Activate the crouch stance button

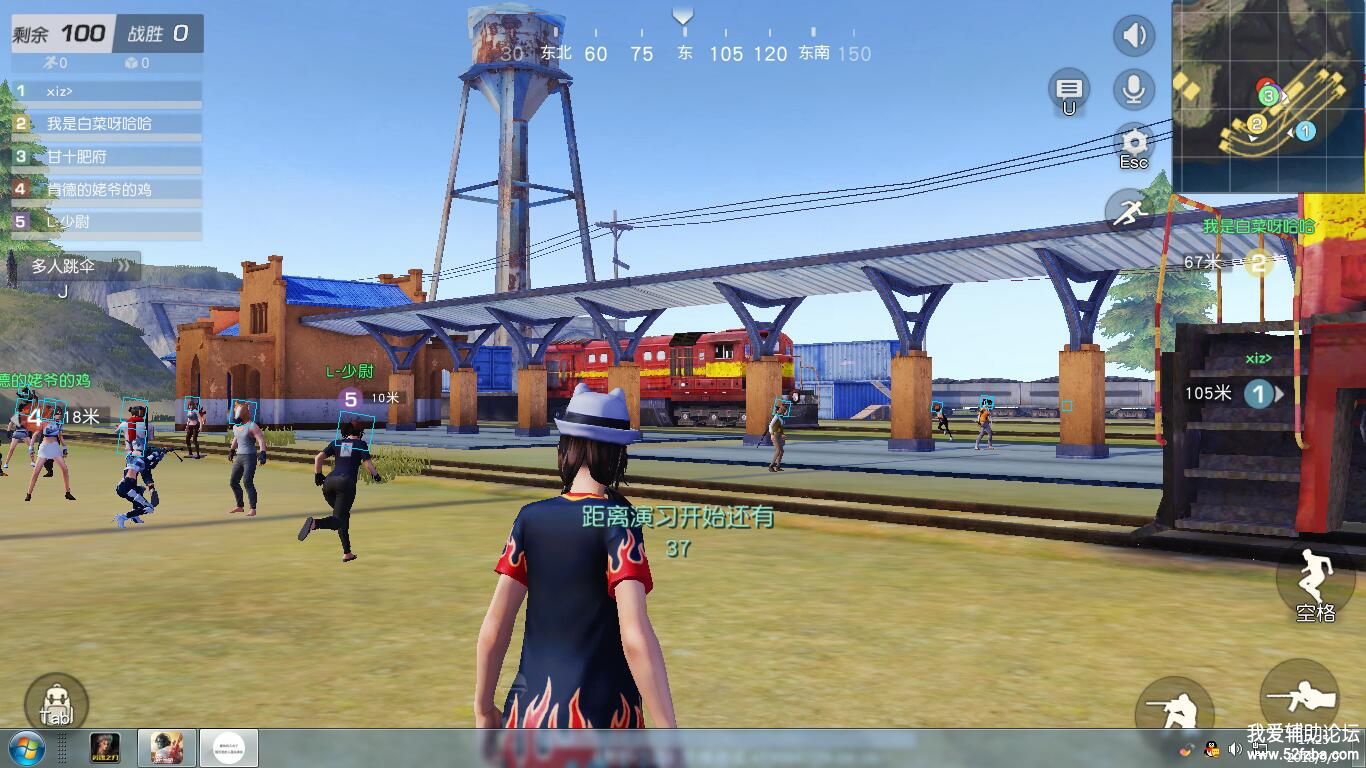click(x=1173, y=710)
